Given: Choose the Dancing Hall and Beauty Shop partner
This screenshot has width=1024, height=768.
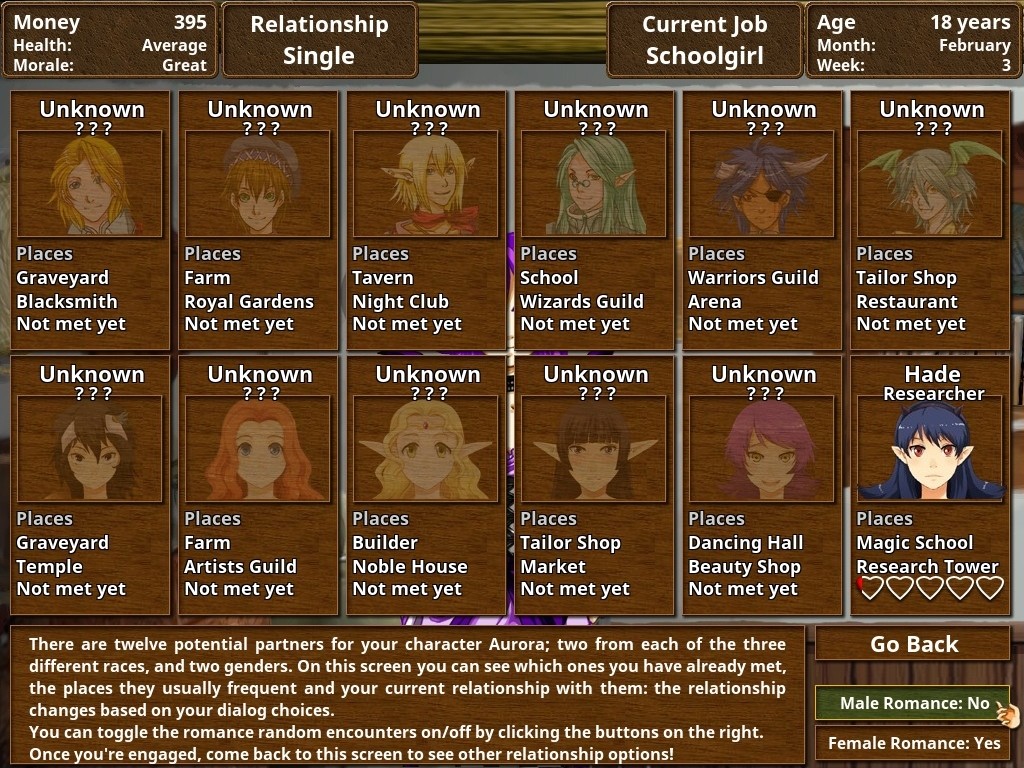Looking at the screenshot, I should 762,450.
